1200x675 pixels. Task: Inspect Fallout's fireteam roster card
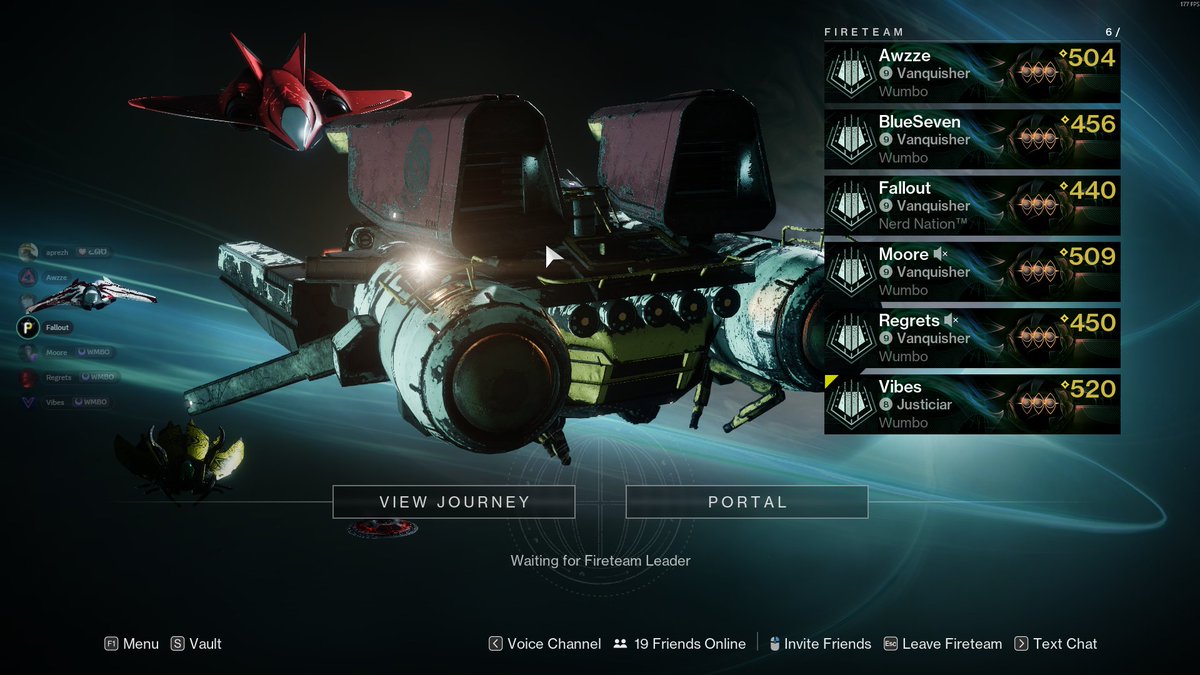click(971, 205)
